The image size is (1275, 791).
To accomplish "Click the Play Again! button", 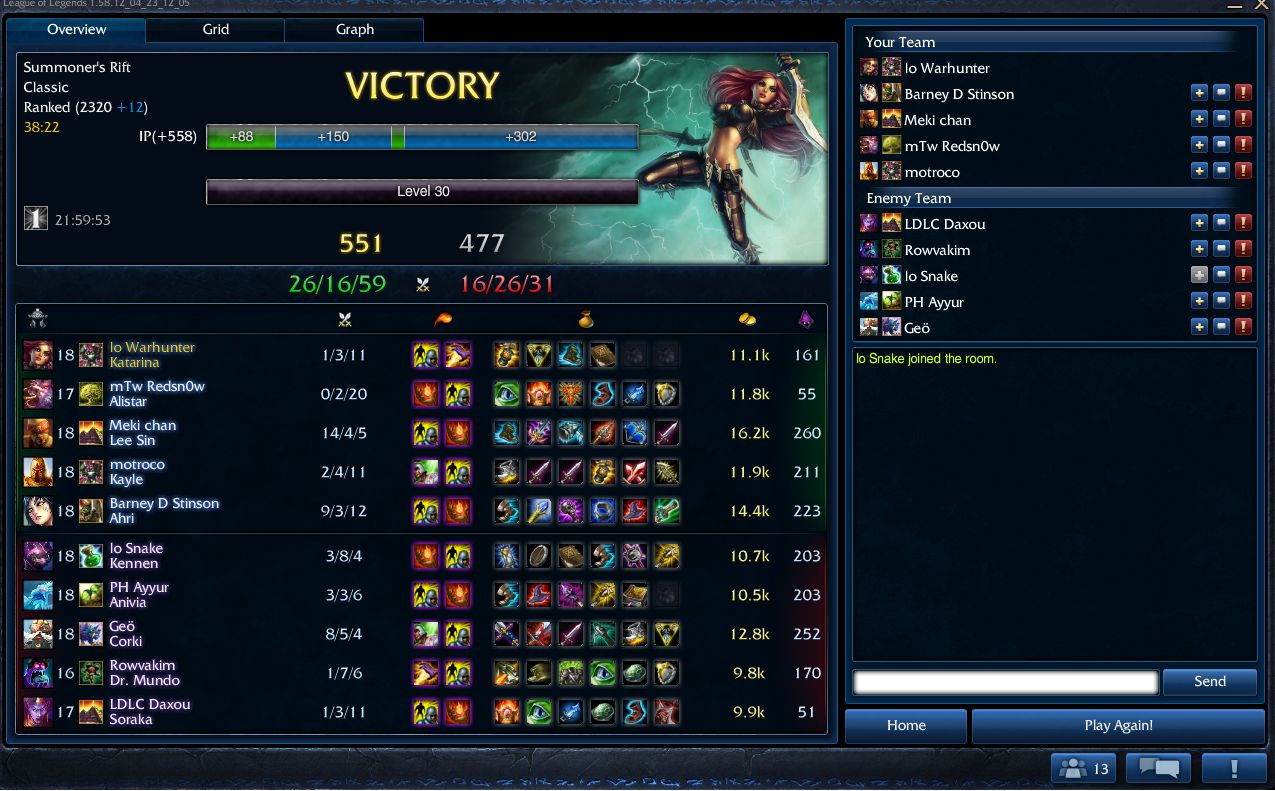I will point(1118,726).
